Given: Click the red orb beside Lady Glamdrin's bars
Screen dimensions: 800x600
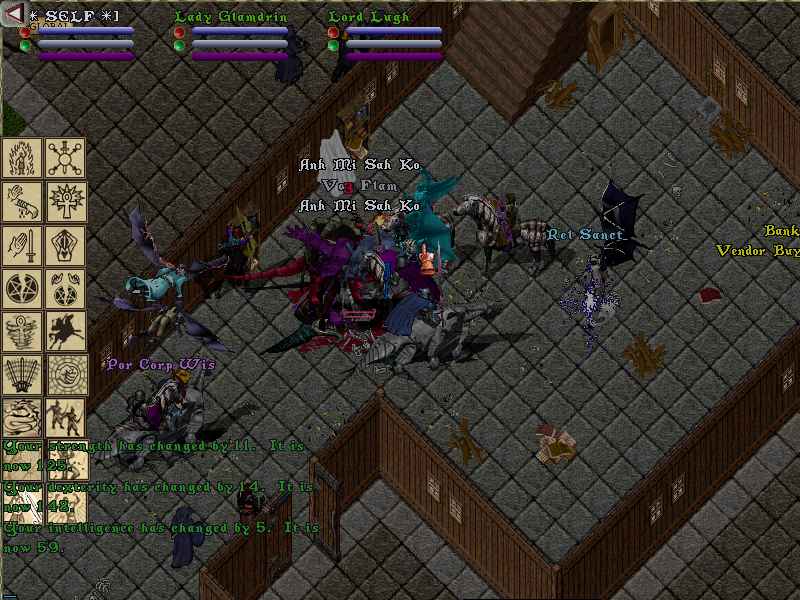Looking at the screenshot, I should (x=179, y=32).
